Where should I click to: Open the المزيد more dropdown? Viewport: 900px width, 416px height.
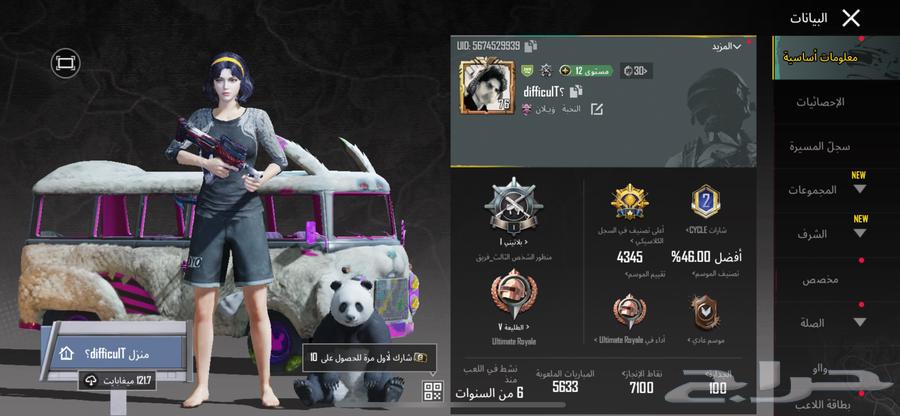pyautogui.click(x=727, y=47)
